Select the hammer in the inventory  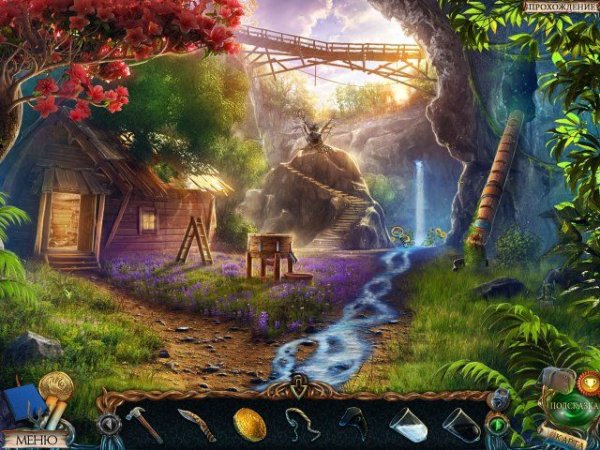coord(143,424)
